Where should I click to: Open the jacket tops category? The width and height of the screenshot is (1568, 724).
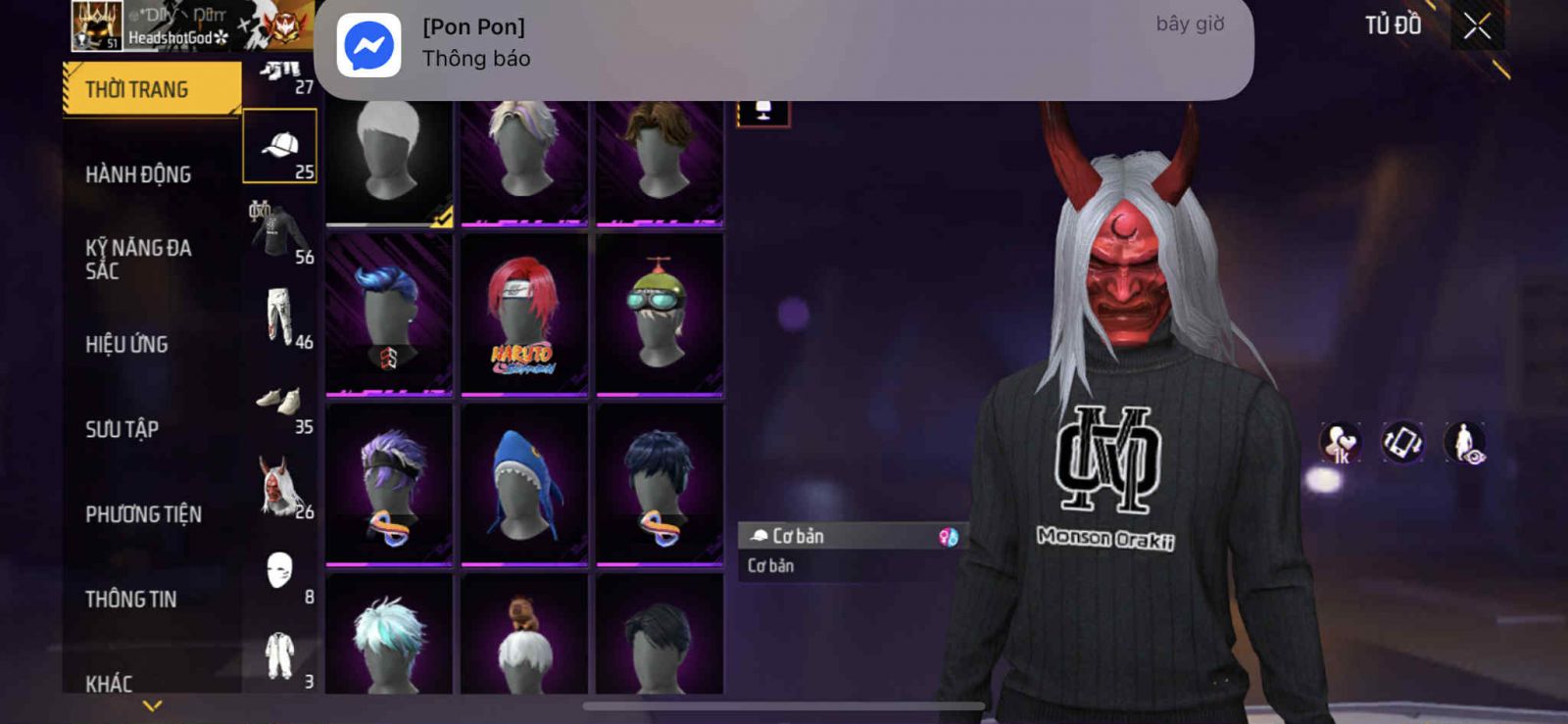(280, 231)
